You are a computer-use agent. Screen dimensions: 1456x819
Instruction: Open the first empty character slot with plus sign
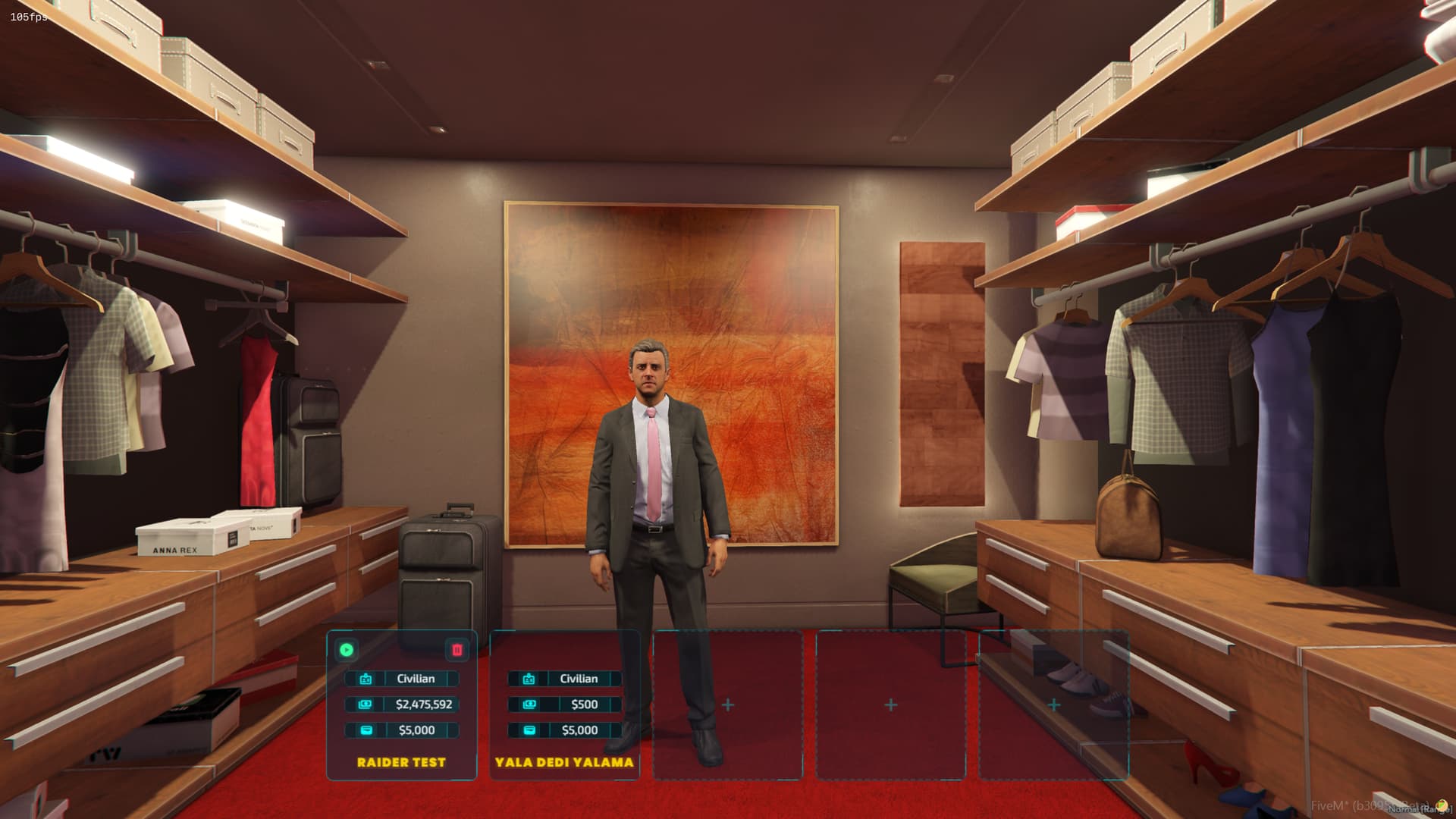point(727,704)
